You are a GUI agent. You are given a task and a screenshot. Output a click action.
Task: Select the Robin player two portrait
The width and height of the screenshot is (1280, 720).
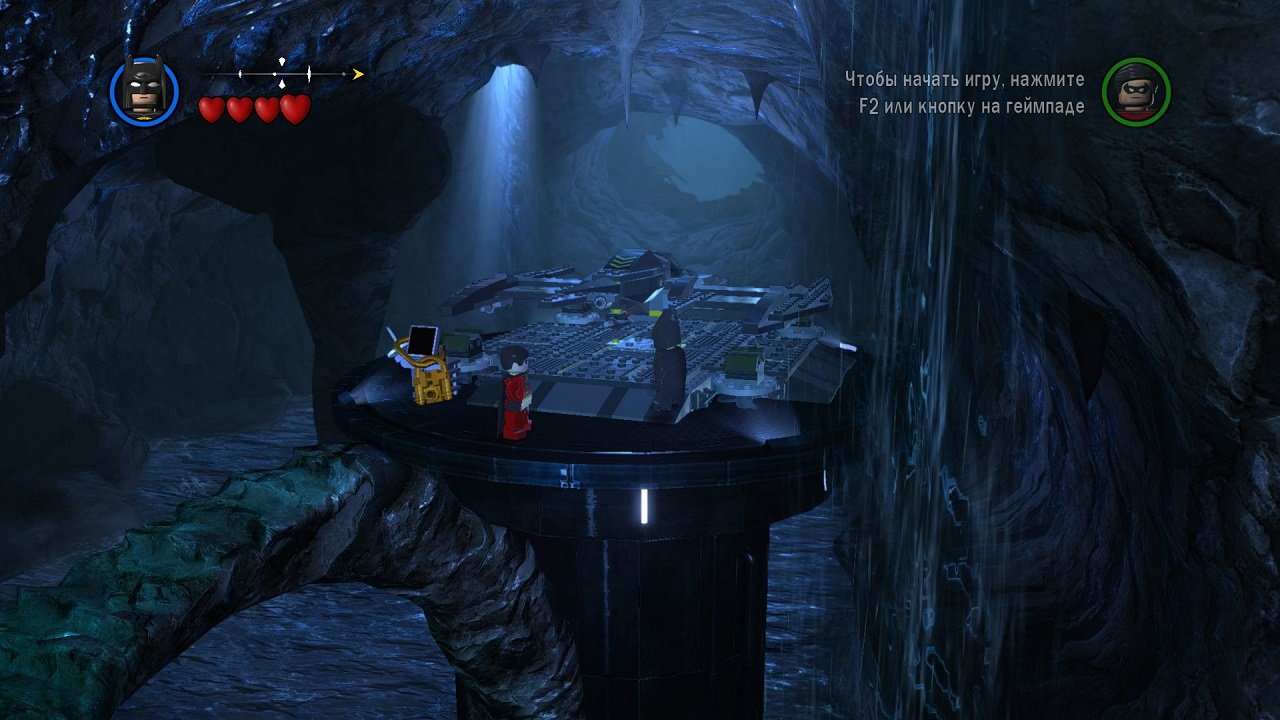click(x=1136, y=92)
